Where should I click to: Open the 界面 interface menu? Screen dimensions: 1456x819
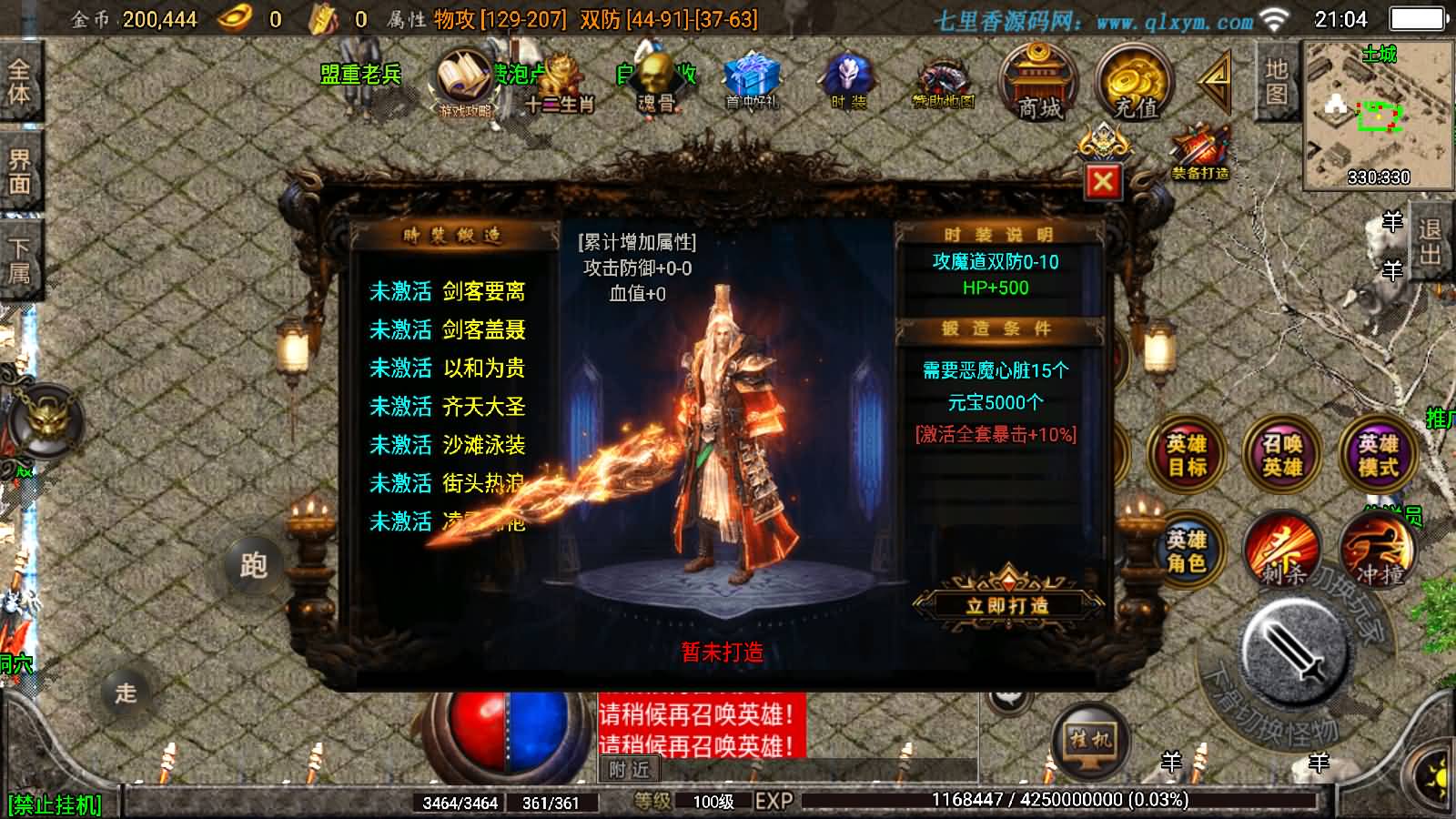[20, 170]
